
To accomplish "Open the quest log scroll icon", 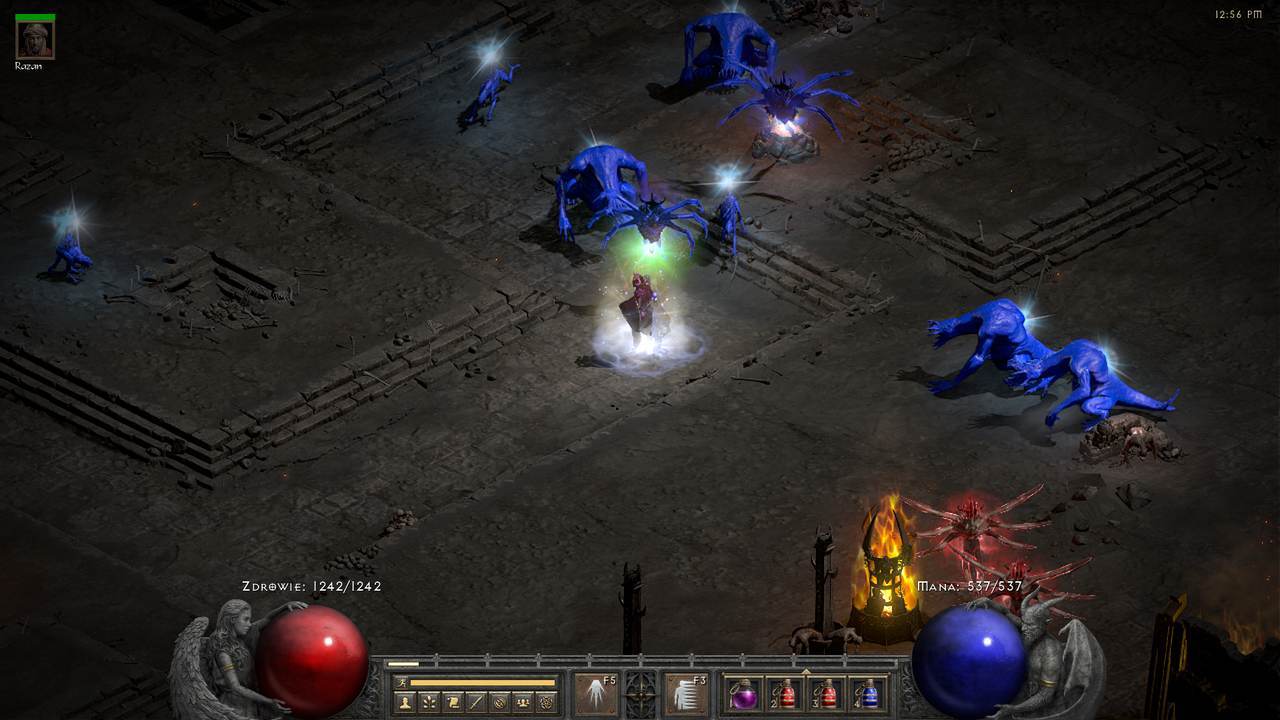I will pos(452,702).
